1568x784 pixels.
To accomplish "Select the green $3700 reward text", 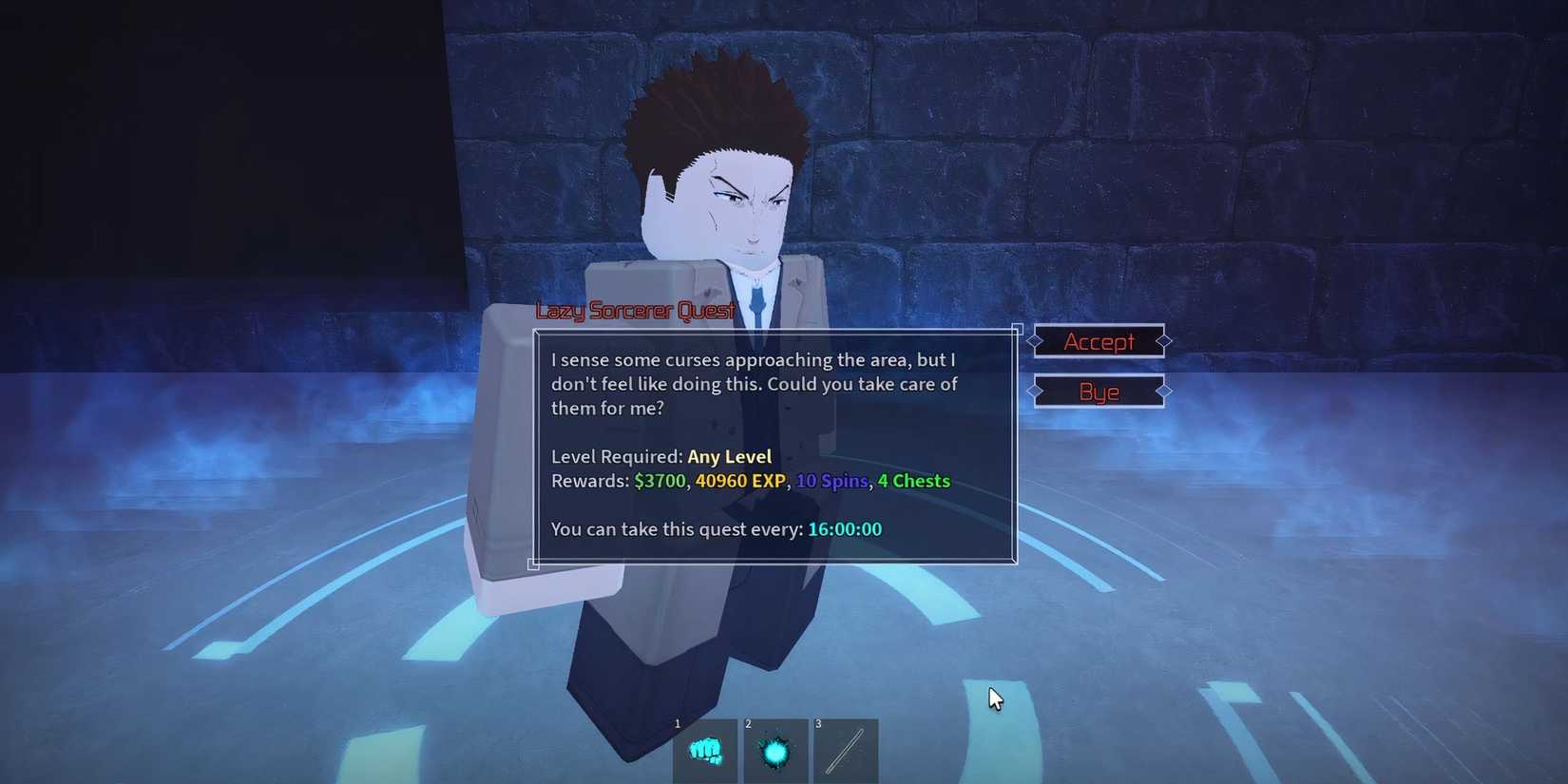I will tap(660, 481).
